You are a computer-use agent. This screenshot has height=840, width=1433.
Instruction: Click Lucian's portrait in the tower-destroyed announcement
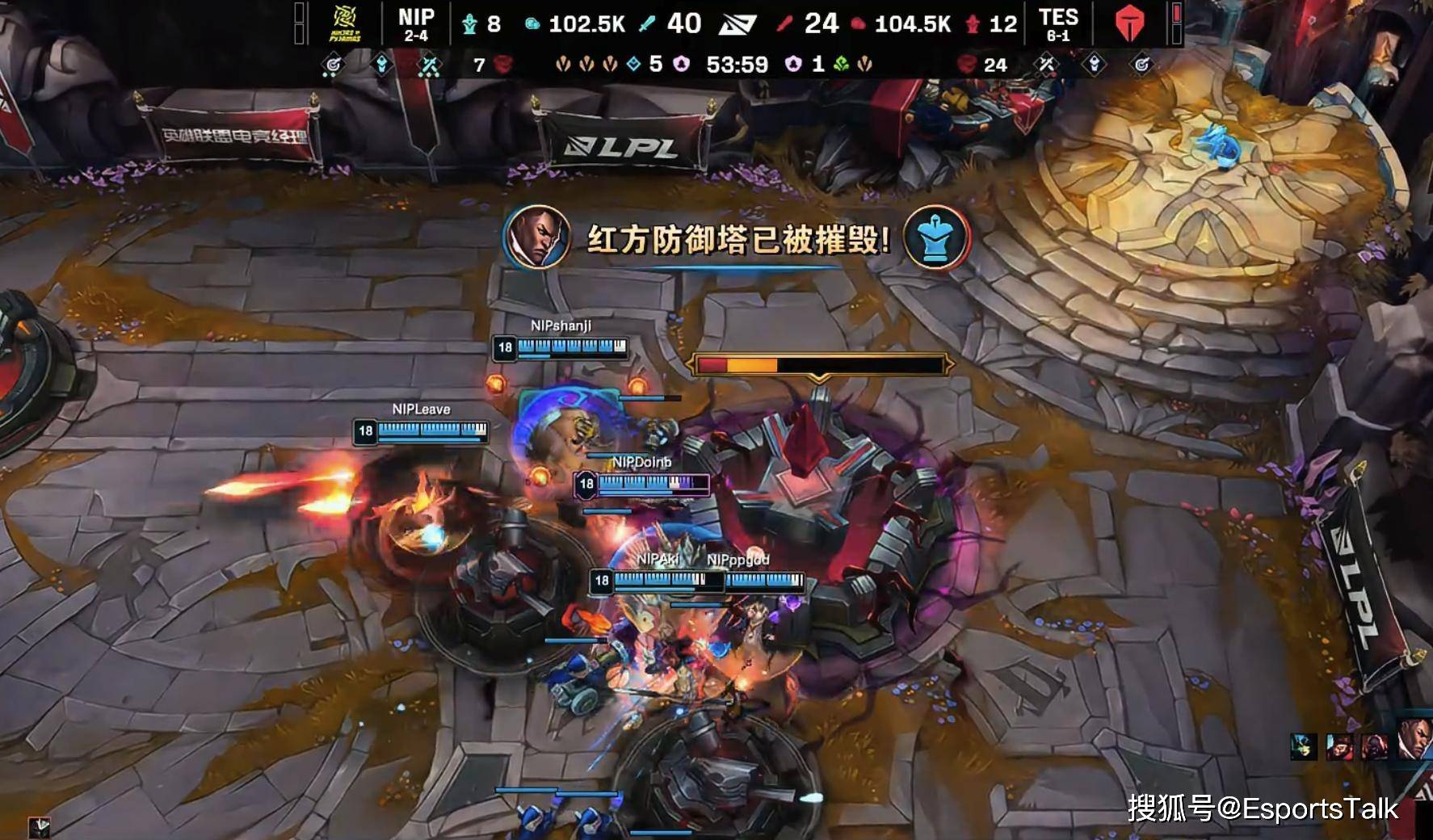click(536, 237)
